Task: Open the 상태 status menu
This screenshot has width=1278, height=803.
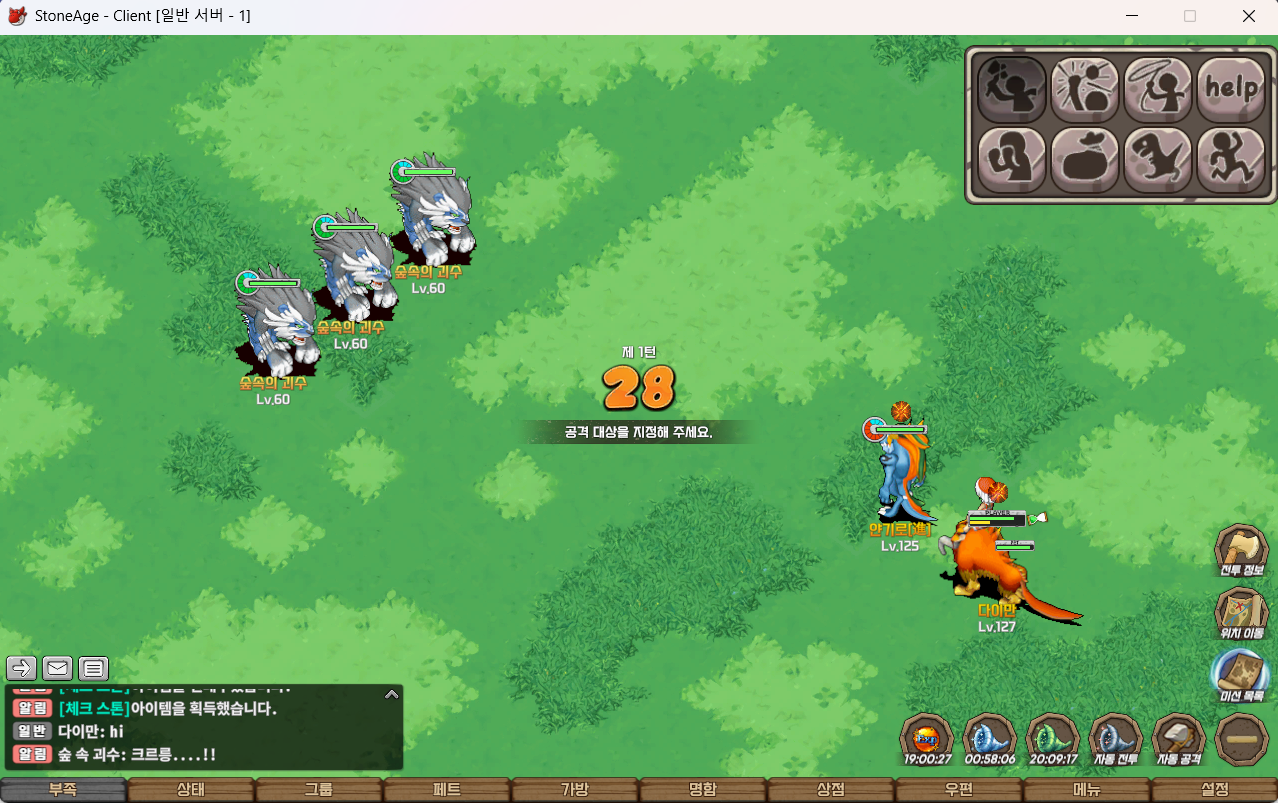Action: coord(191,790)
